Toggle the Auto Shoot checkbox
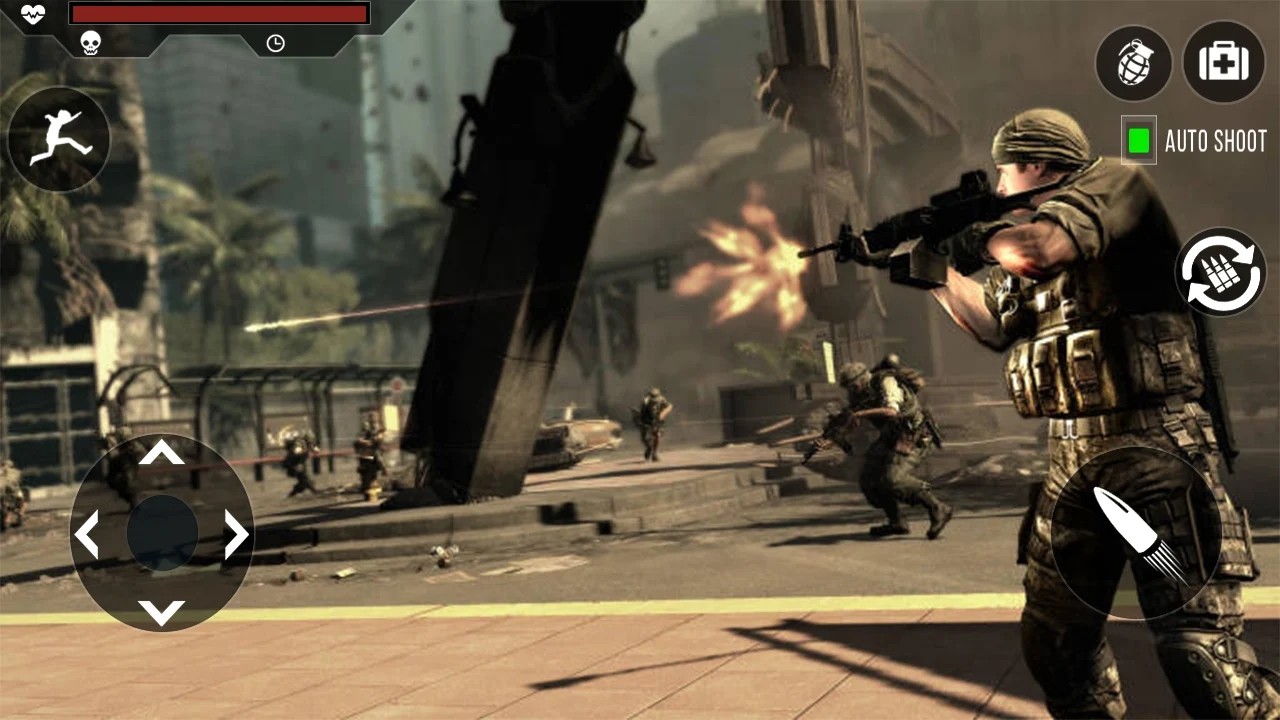1280x720 pixels. pos(1138,141)
